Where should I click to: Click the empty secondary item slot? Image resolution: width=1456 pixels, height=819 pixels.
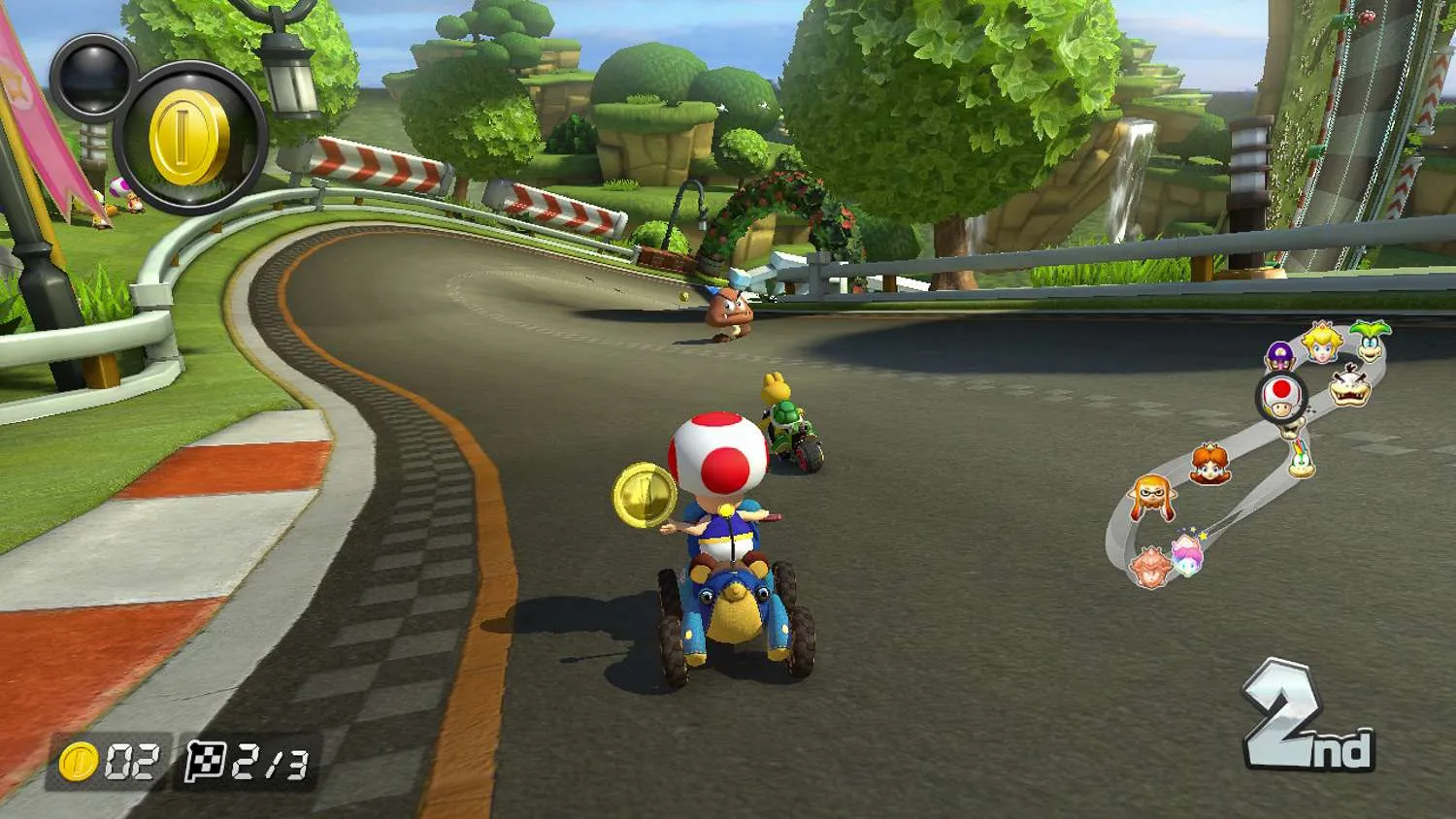point(92,76)
